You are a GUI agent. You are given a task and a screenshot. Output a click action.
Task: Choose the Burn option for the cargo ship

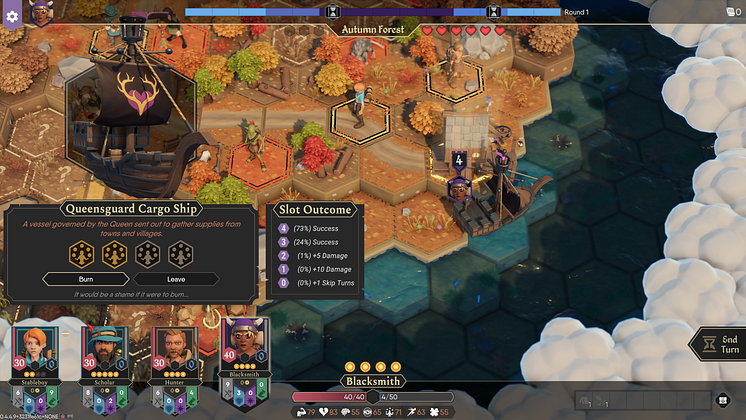tap(86, 279)
